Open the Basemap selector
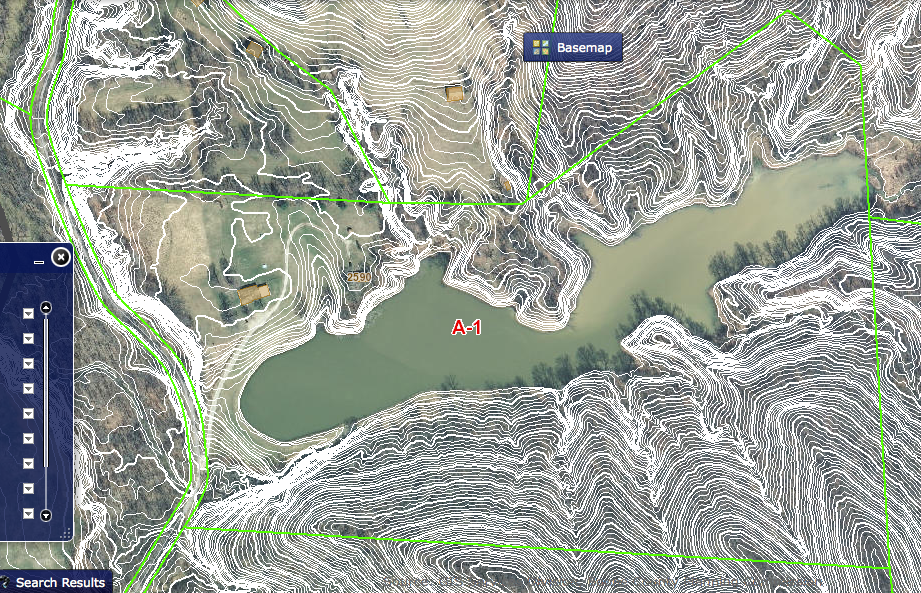Viewport: 921px width, 593px height. [x=573, y=47]
